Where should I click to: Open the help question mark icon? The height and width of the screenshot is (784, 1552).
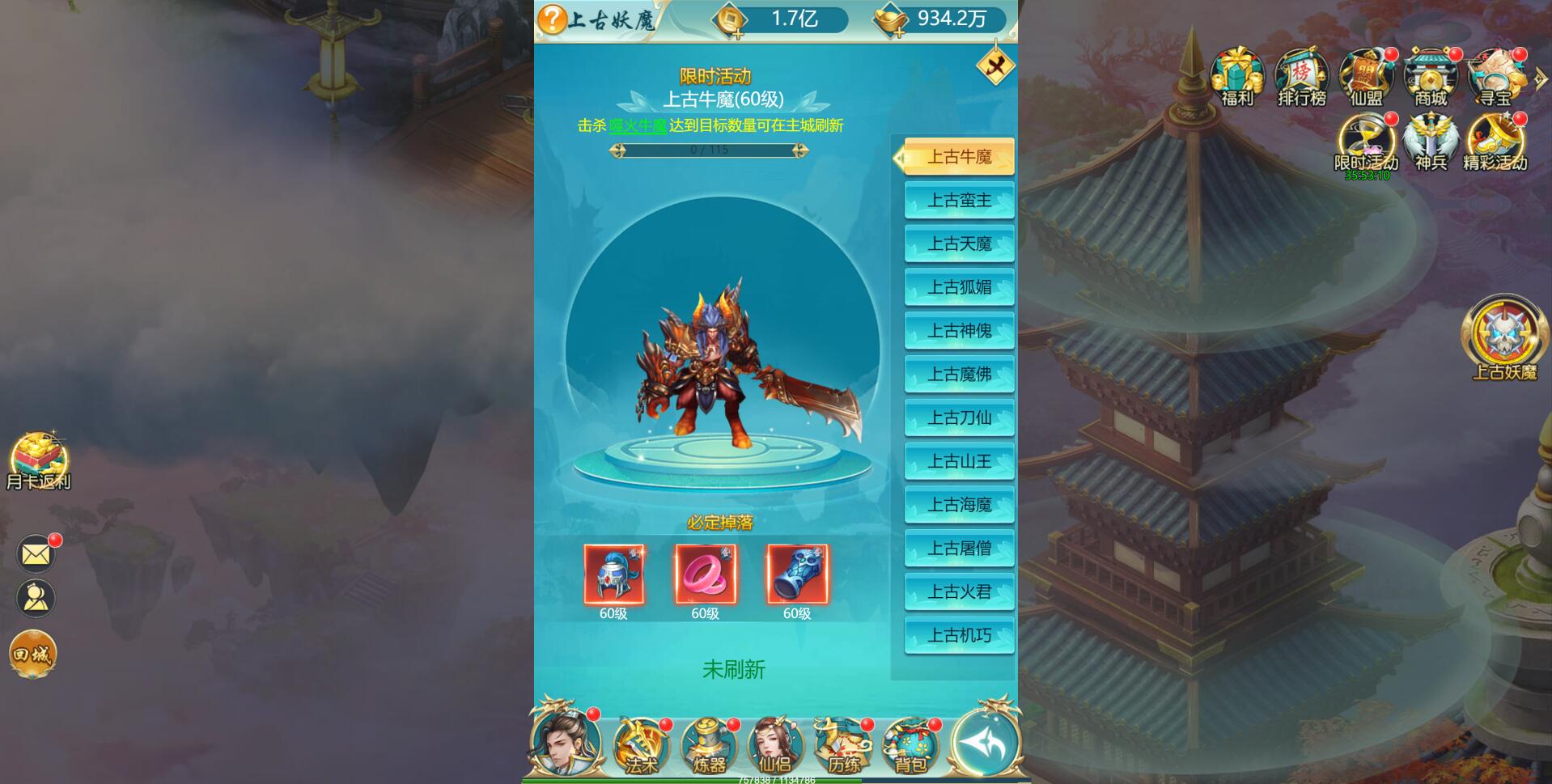click(553, 19)
